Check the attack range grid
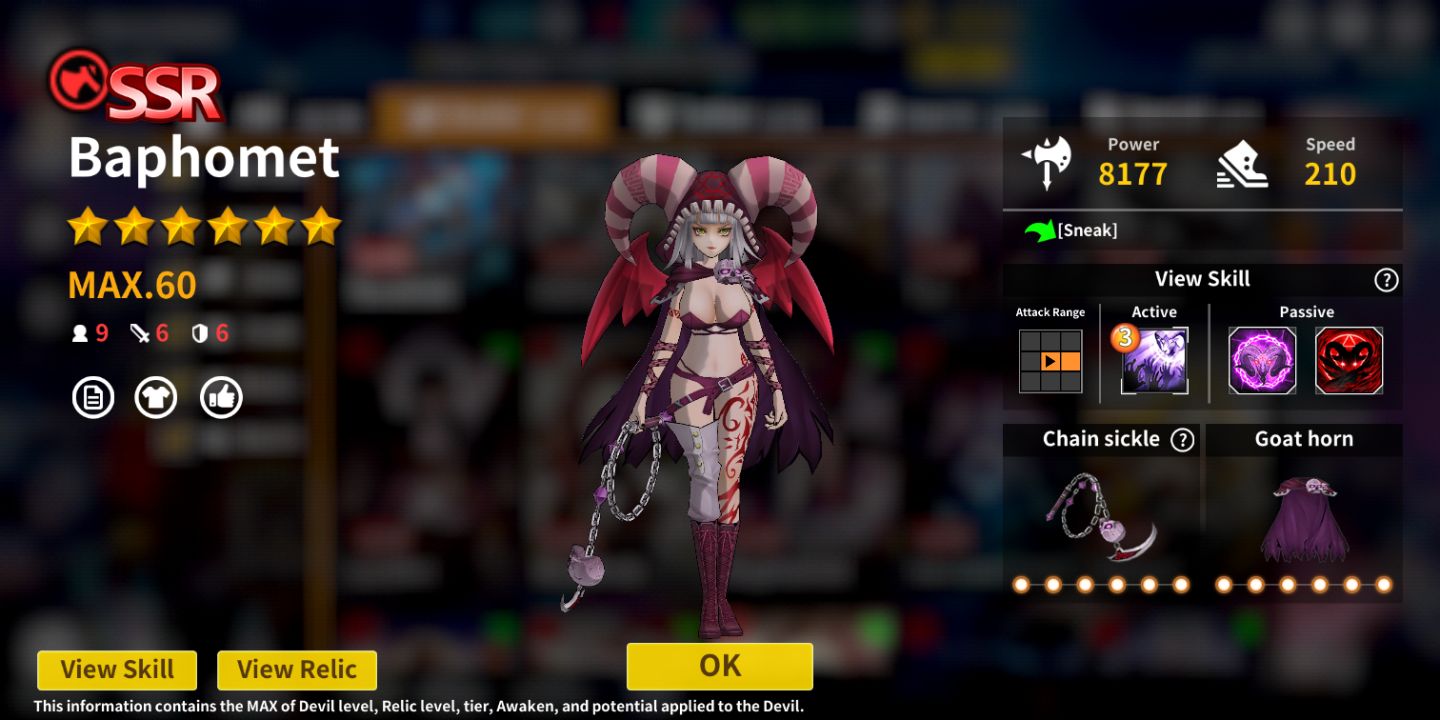Viewport: 1440px width, 720px height. pyautogui.click(x=1050, y=360)
